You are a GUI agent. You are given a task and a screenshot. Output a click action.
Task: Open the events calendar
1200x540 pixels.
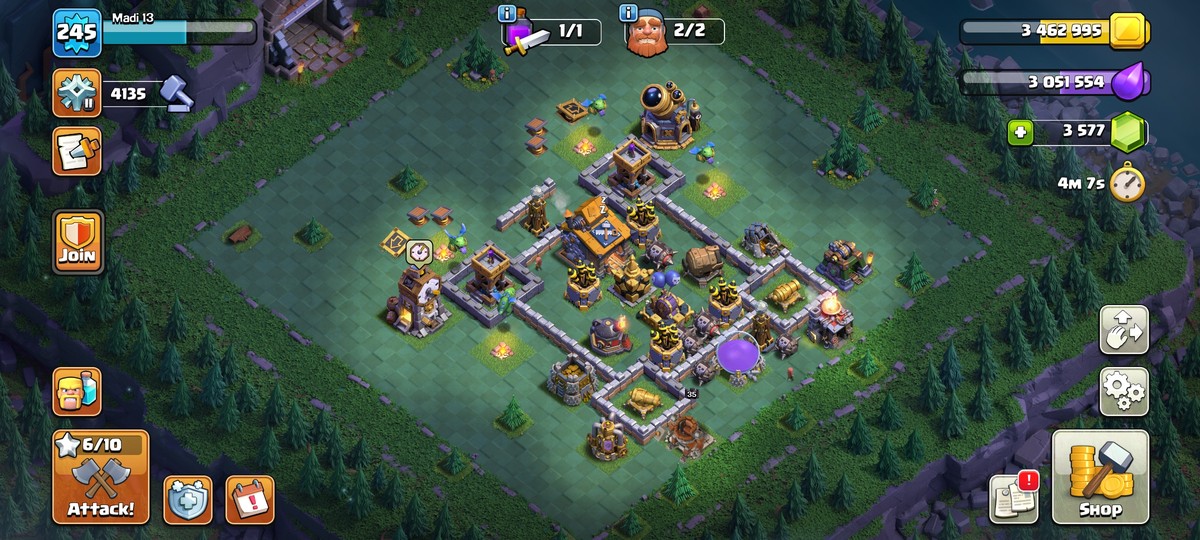(x=249, y=499)
